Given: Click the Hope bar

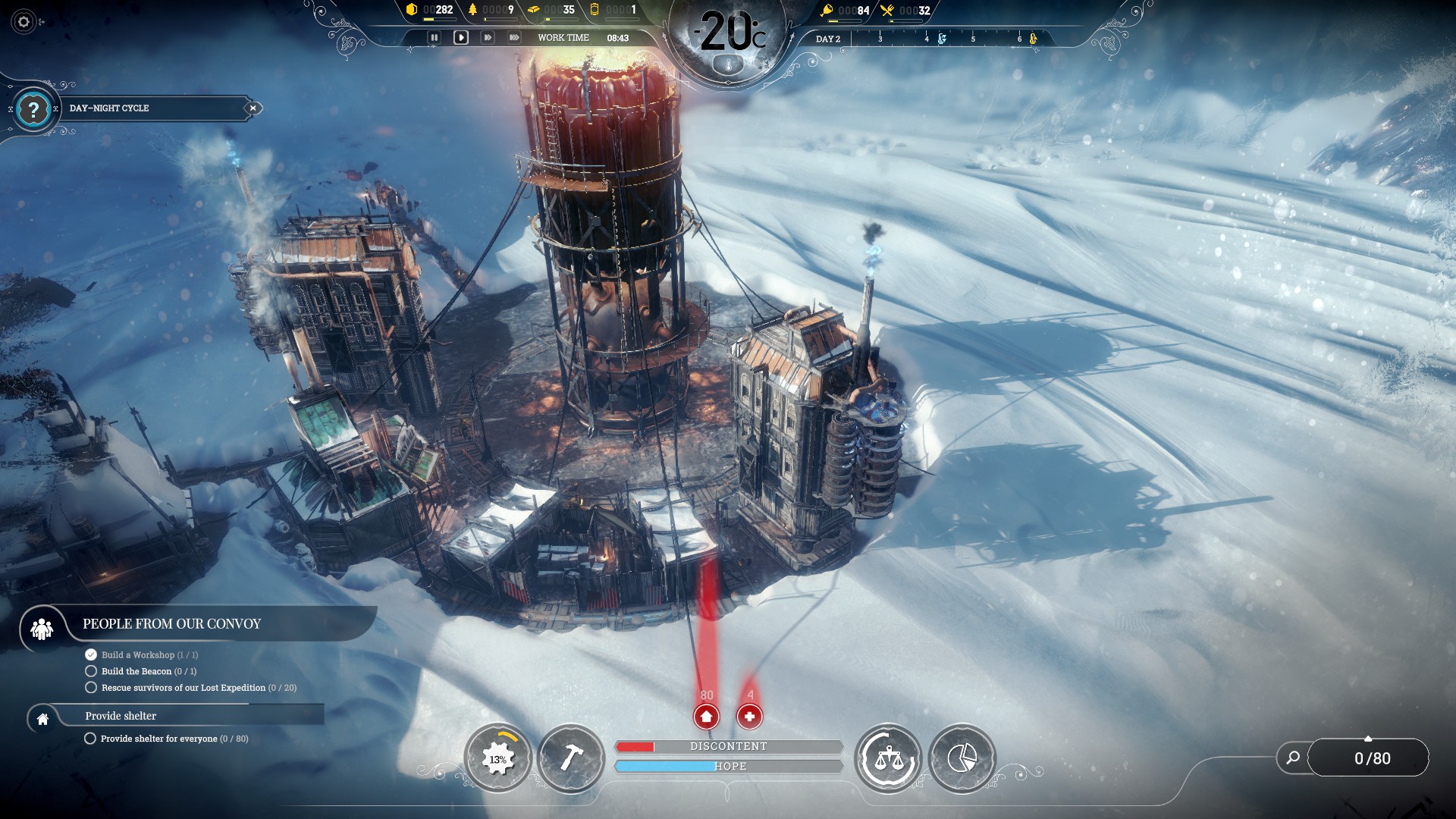Looking at the screenshot, I should click(x=728, y=767).
